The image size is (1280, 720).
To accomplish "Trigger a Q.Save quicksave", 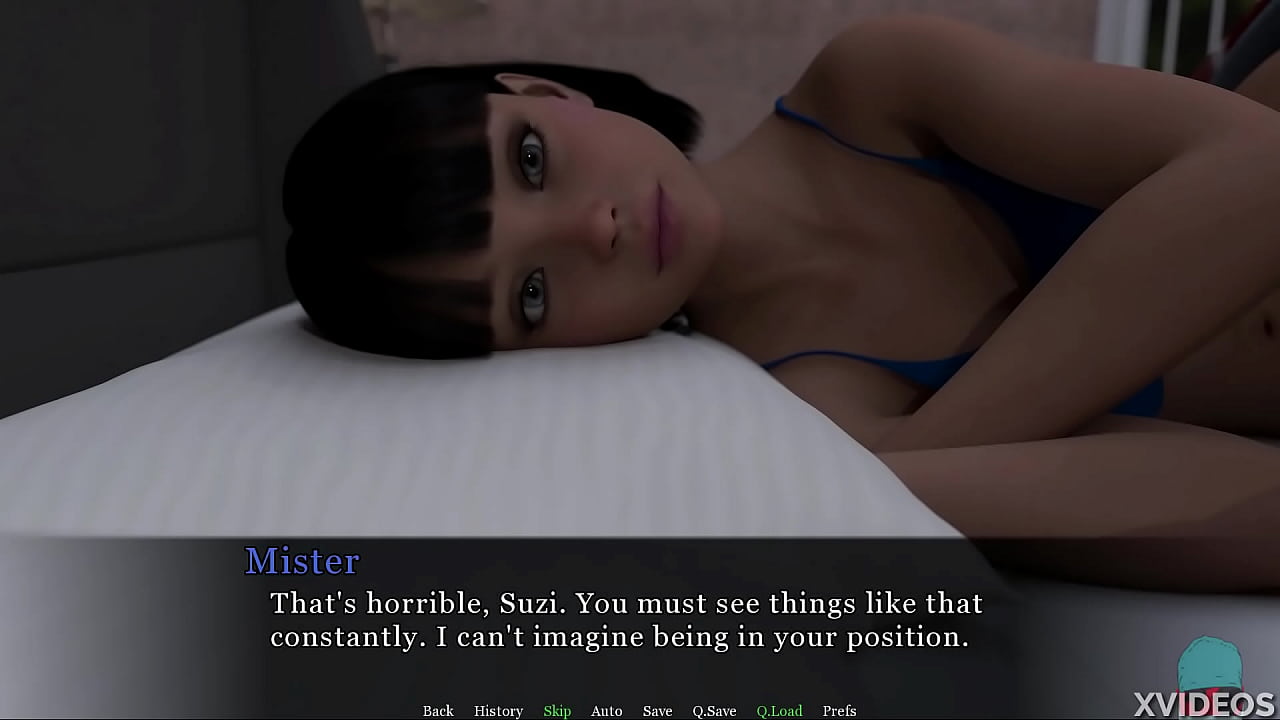I will 713,710.
